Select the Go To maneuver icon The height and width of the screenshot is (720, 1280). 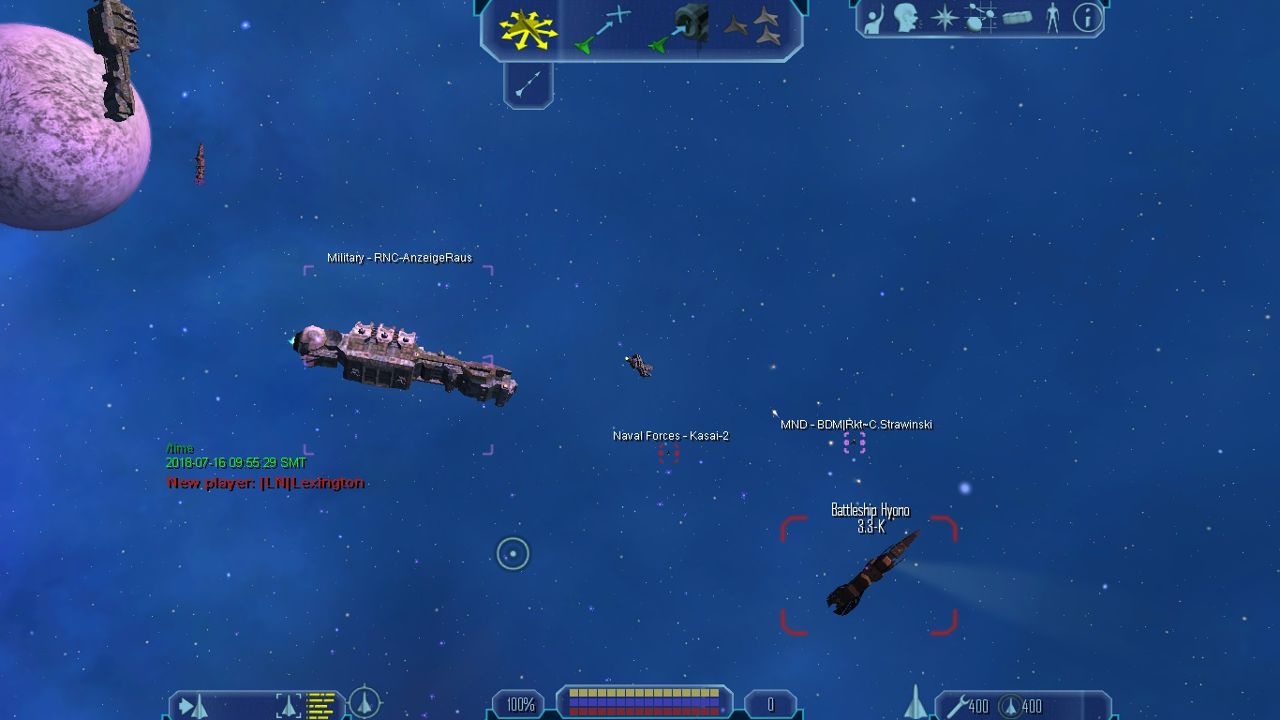[605, 29]
